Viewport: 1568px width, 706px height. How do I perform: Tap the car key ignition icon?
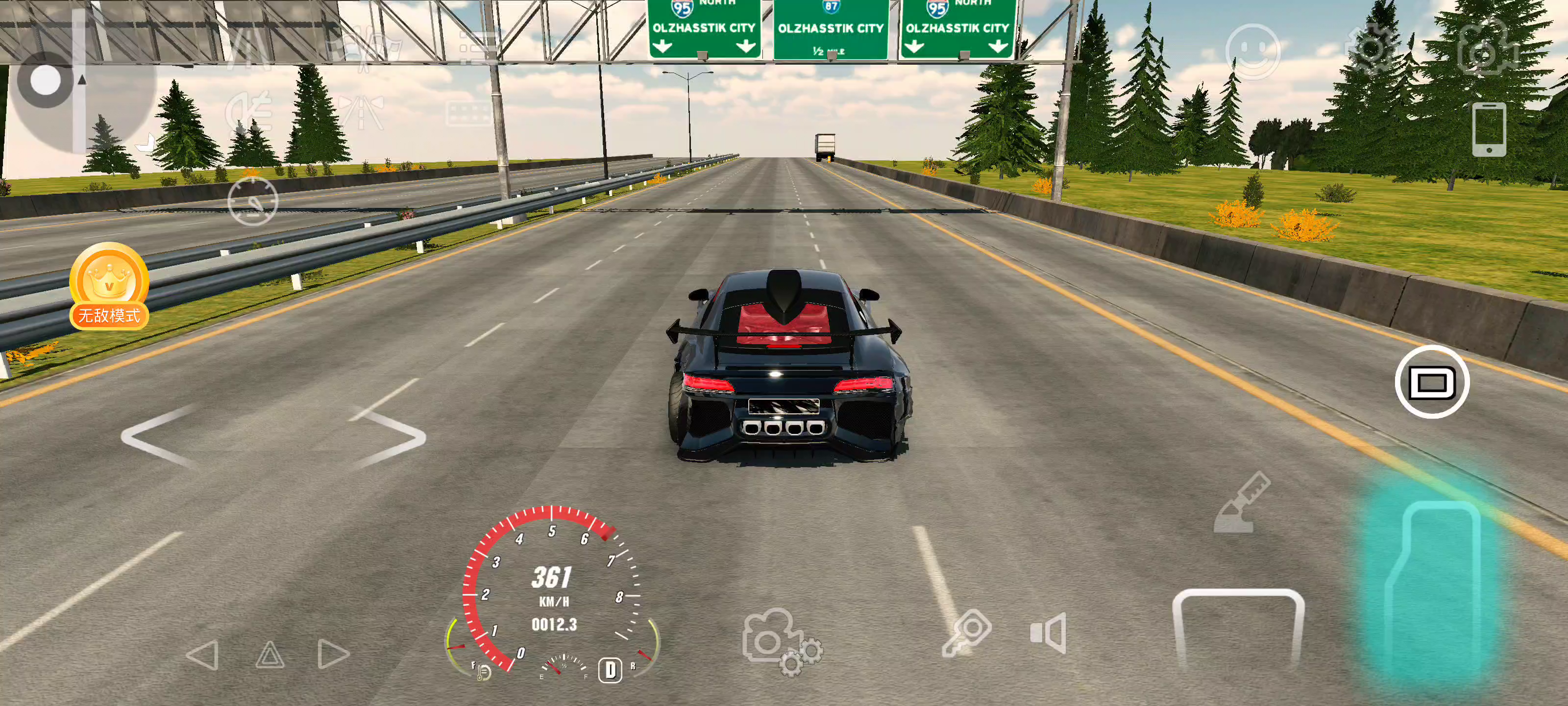point(967,633)
